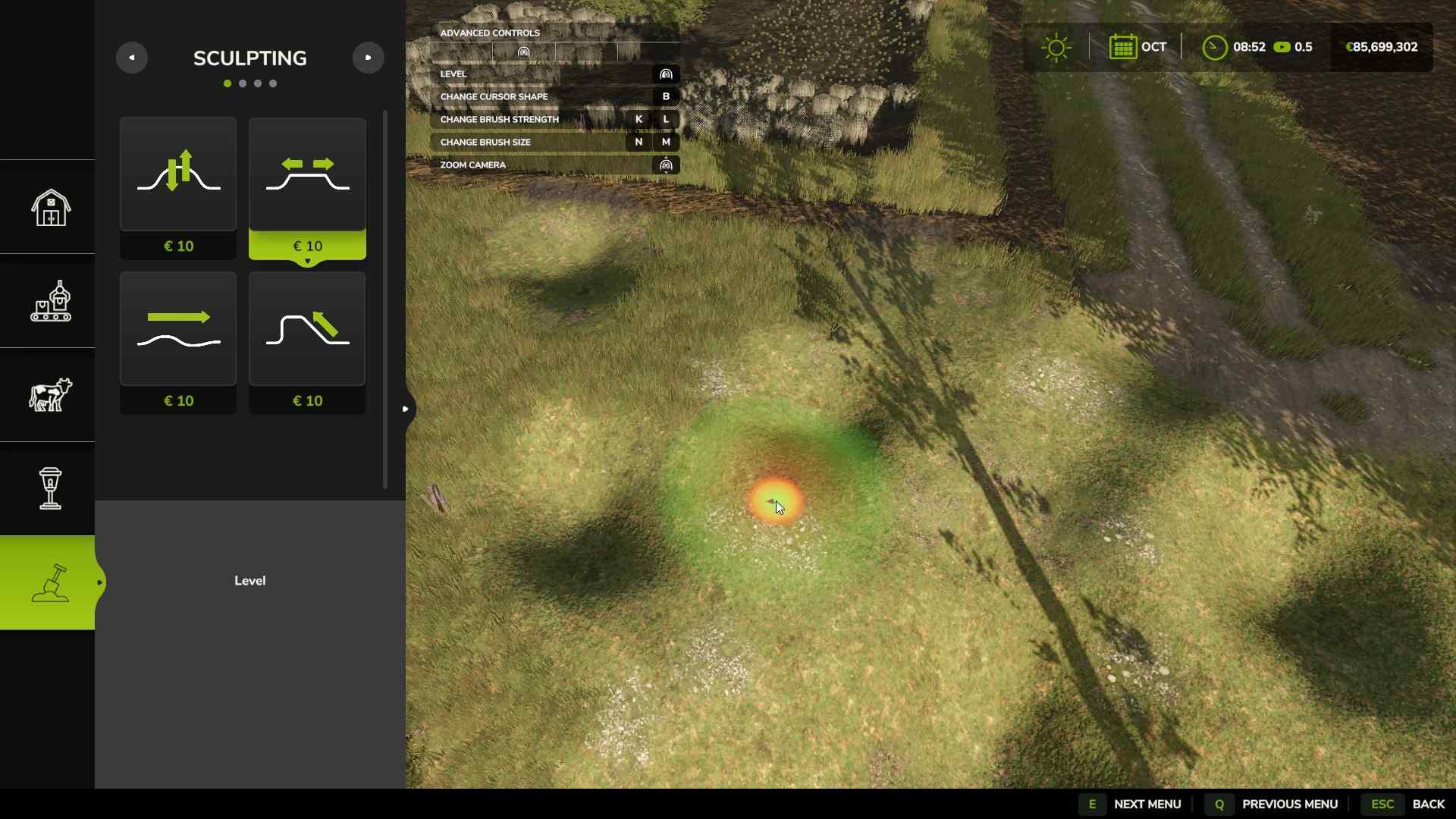Go to previous page via left arrow

click(132, 58)
